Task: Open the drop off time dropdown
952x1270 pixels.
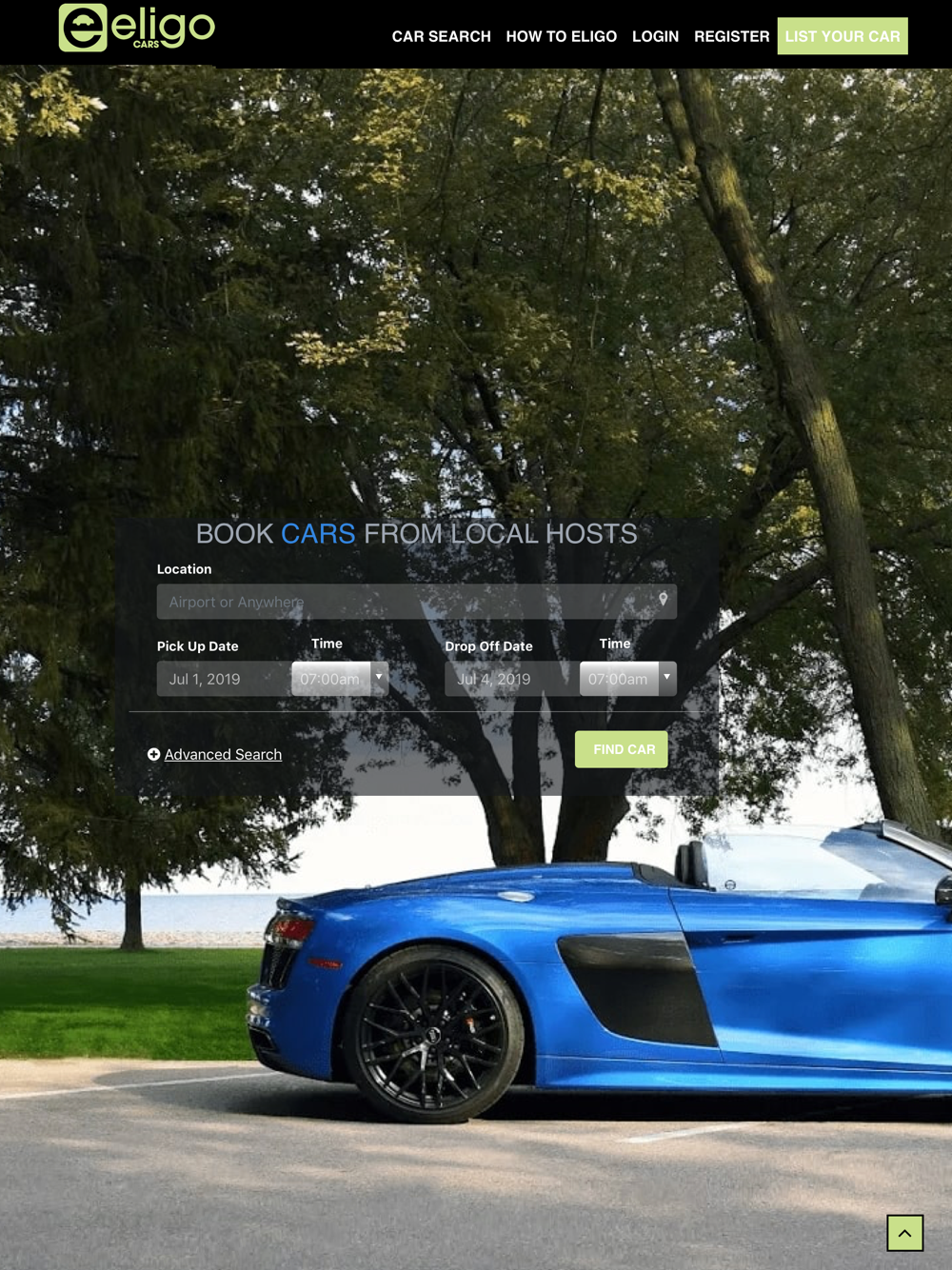Action: pyautogui.click(x=628, y=679)
